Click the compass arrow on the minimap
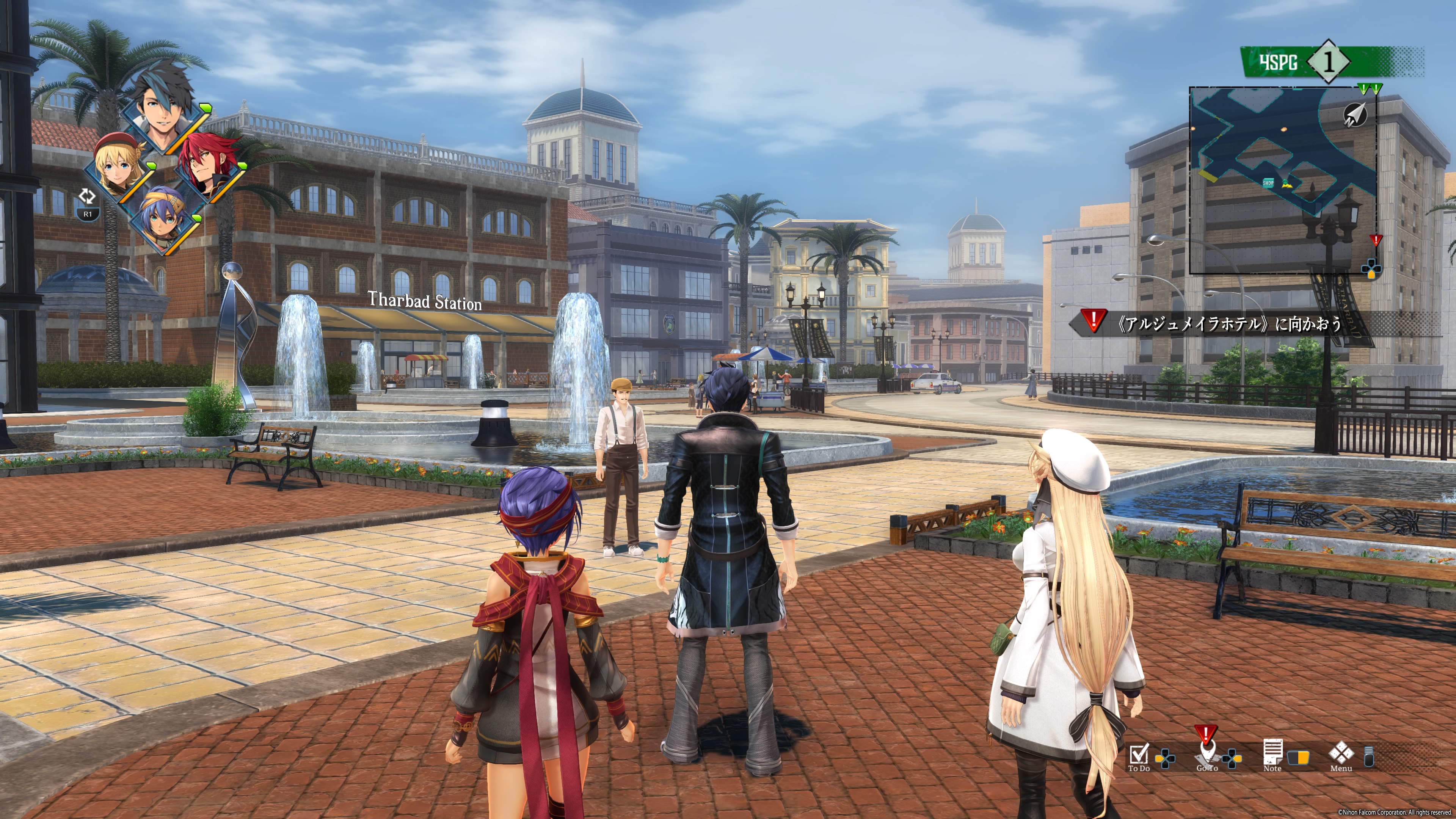The height and width of the screenshot is (819, 1456). click(1354, 115)
